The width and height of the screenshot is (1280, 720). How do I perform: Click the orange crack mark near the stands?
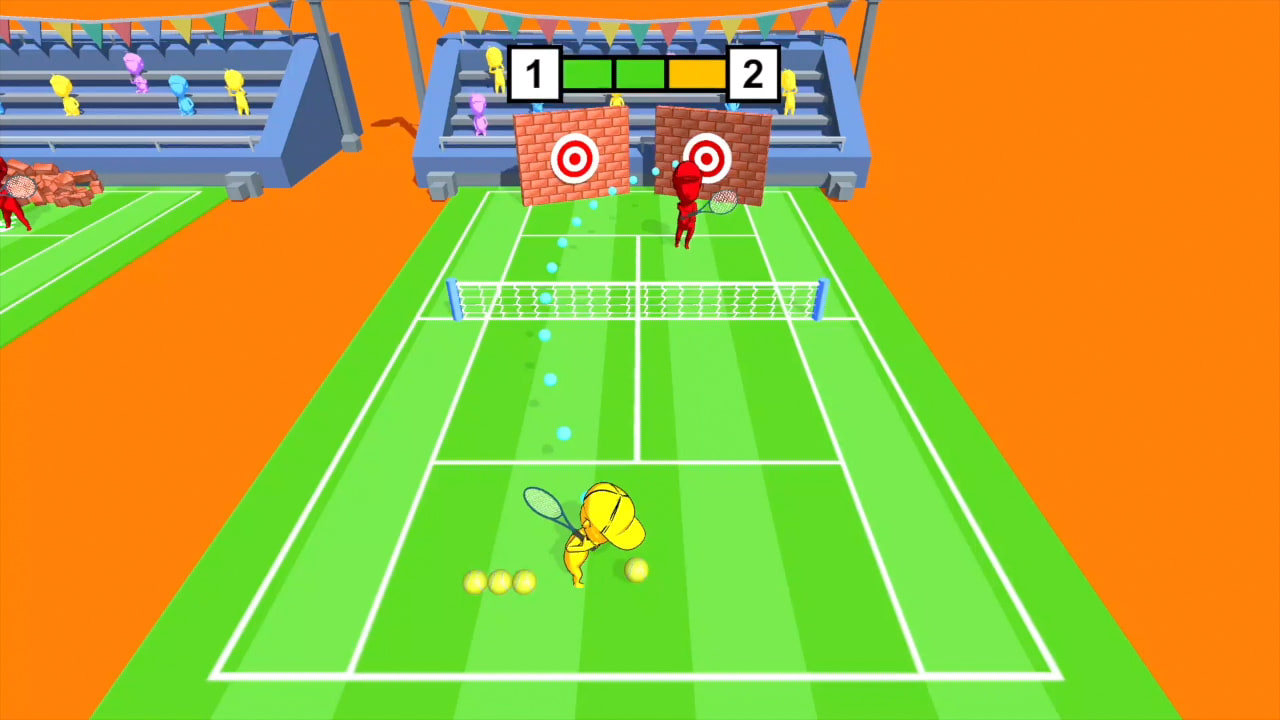(392, 125)
